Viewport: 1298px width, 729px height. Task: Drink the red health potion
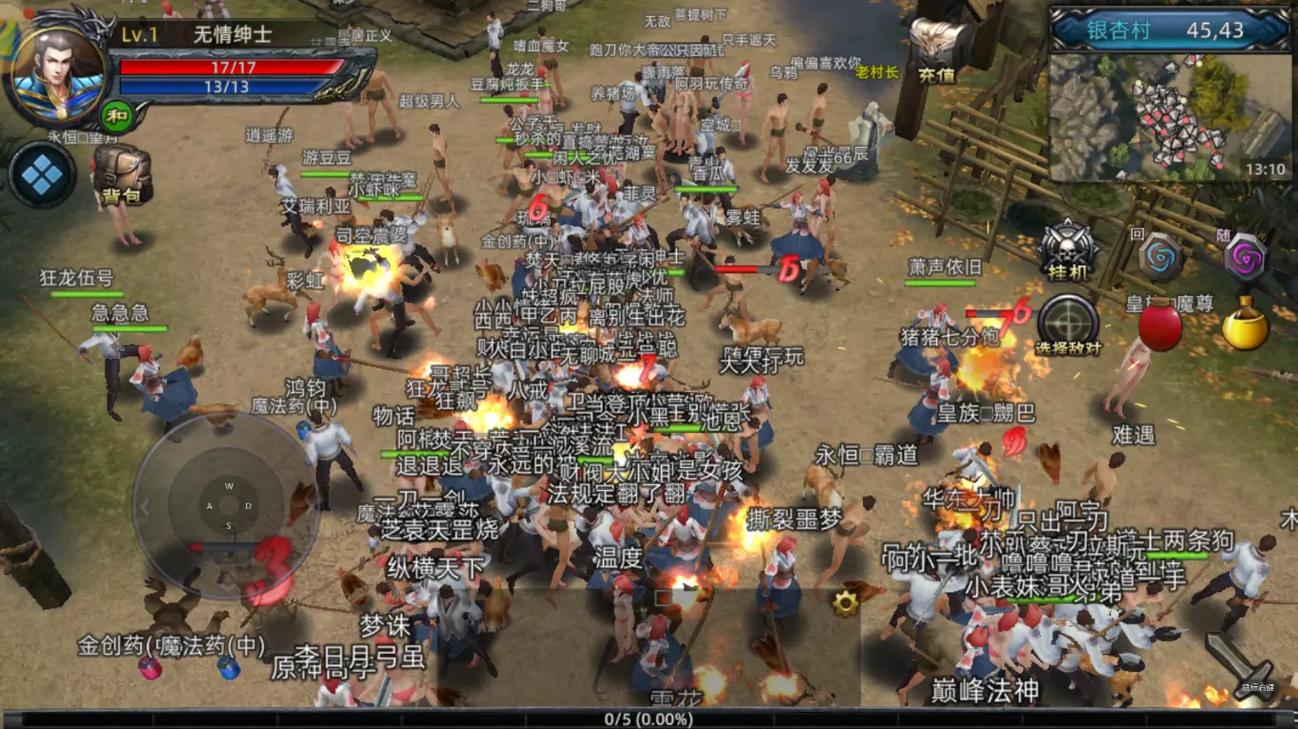[1160, 326]
